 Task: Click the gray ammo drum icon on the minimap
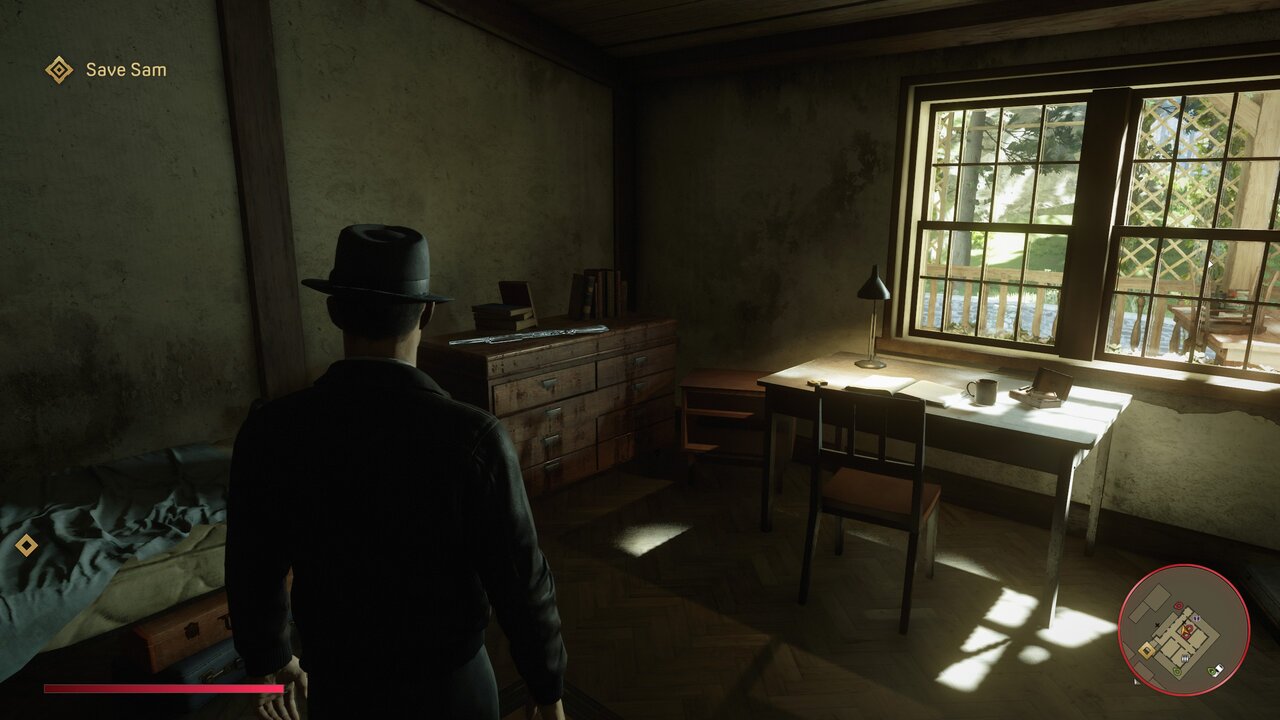pyautogui.click(x=1185, y=659)
